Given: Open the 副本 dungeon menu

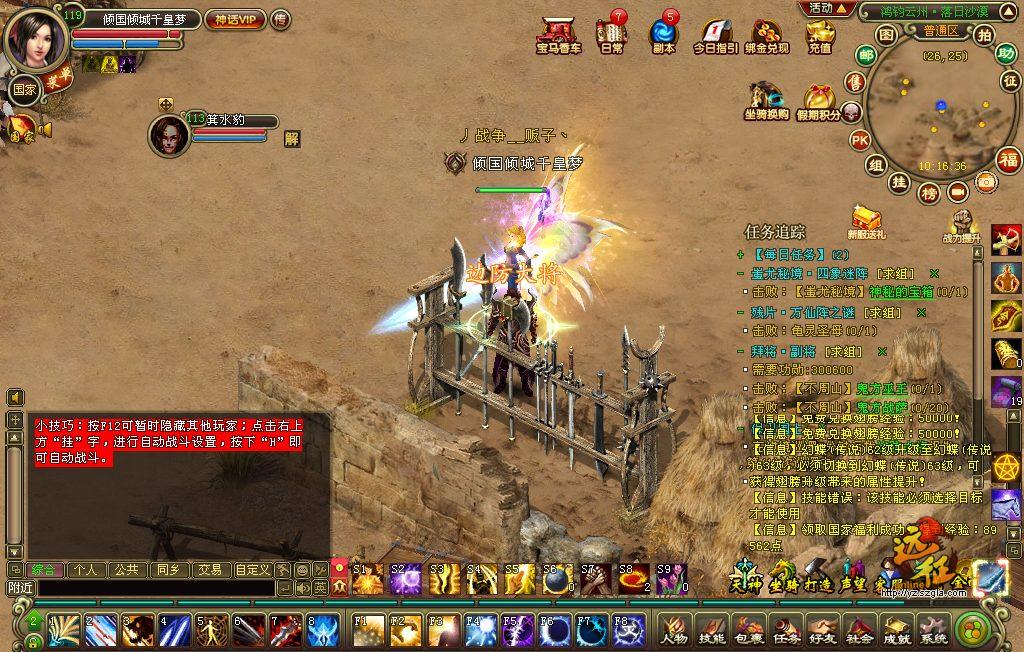Looking at the screenshot, I should pyautogui.click(x=663, y=34).
